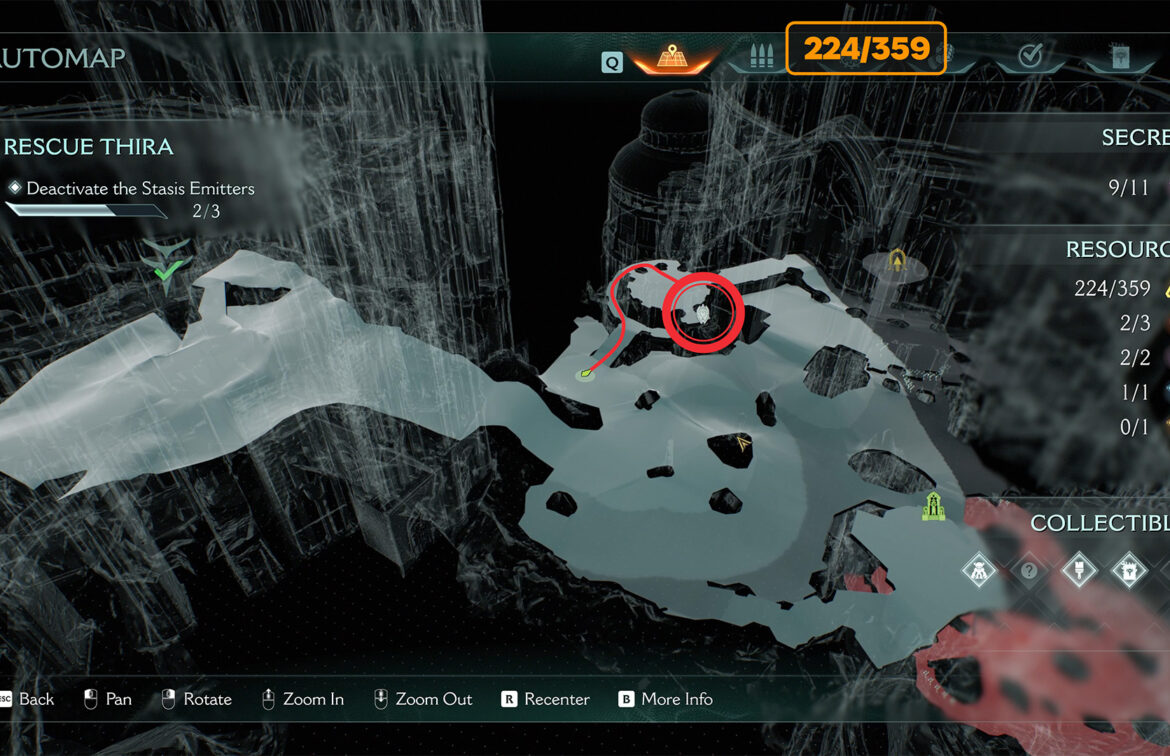
Task: Click the Back option in the bottom bar
Action: (36, 699)
